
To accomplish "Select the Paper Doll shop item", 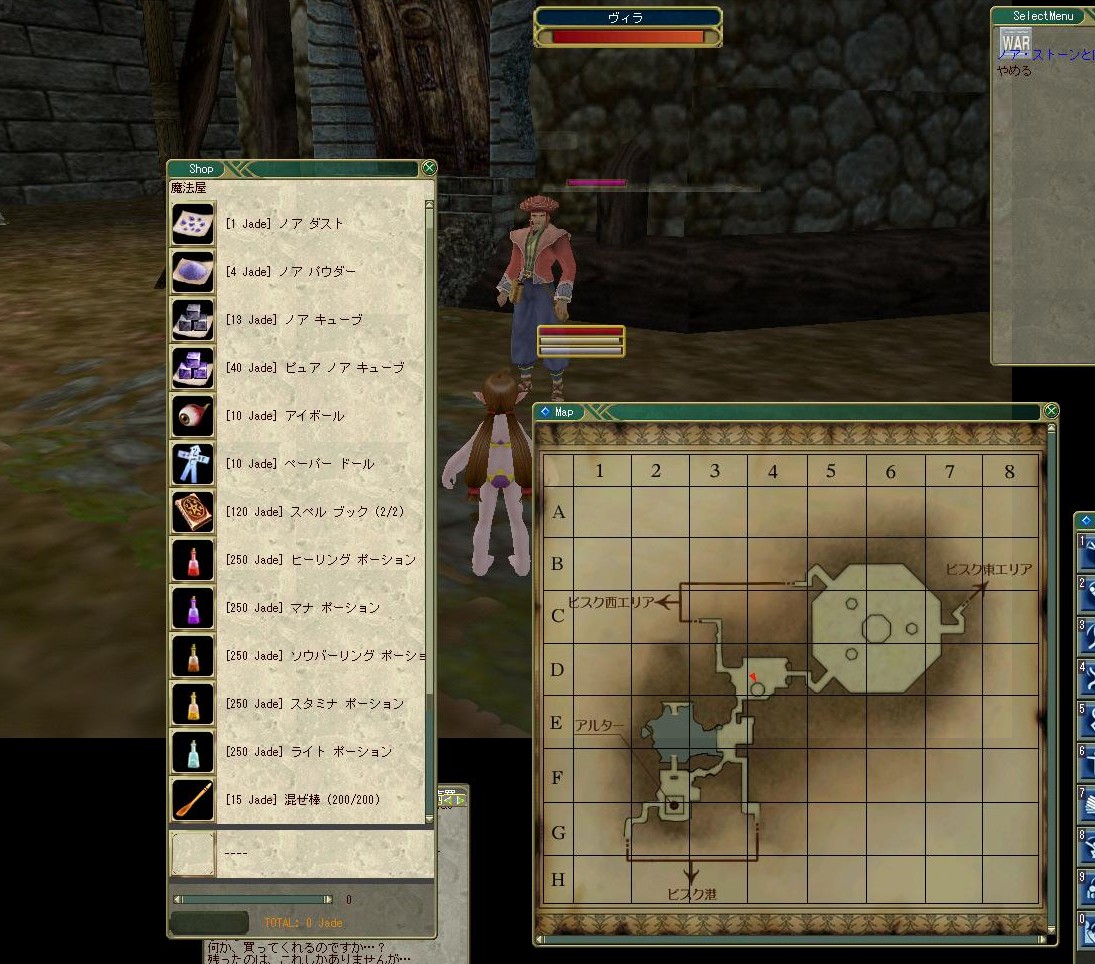I will pos(300,464).
